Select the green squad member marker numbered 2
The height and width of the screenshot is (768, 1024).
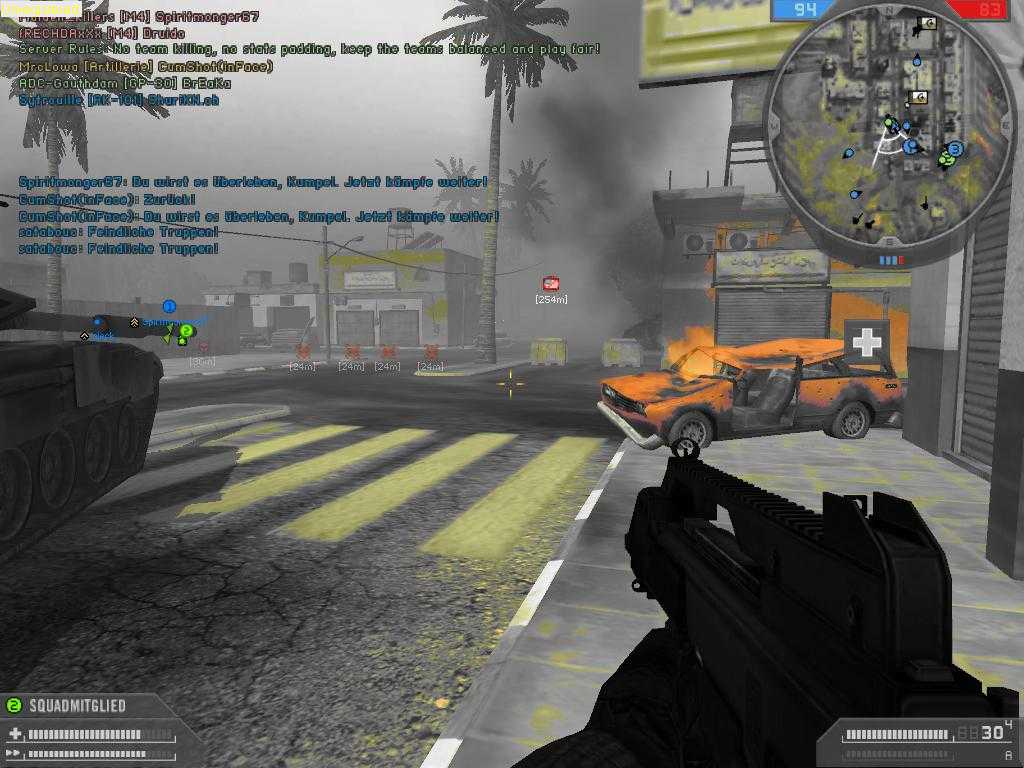click(186, 331)
